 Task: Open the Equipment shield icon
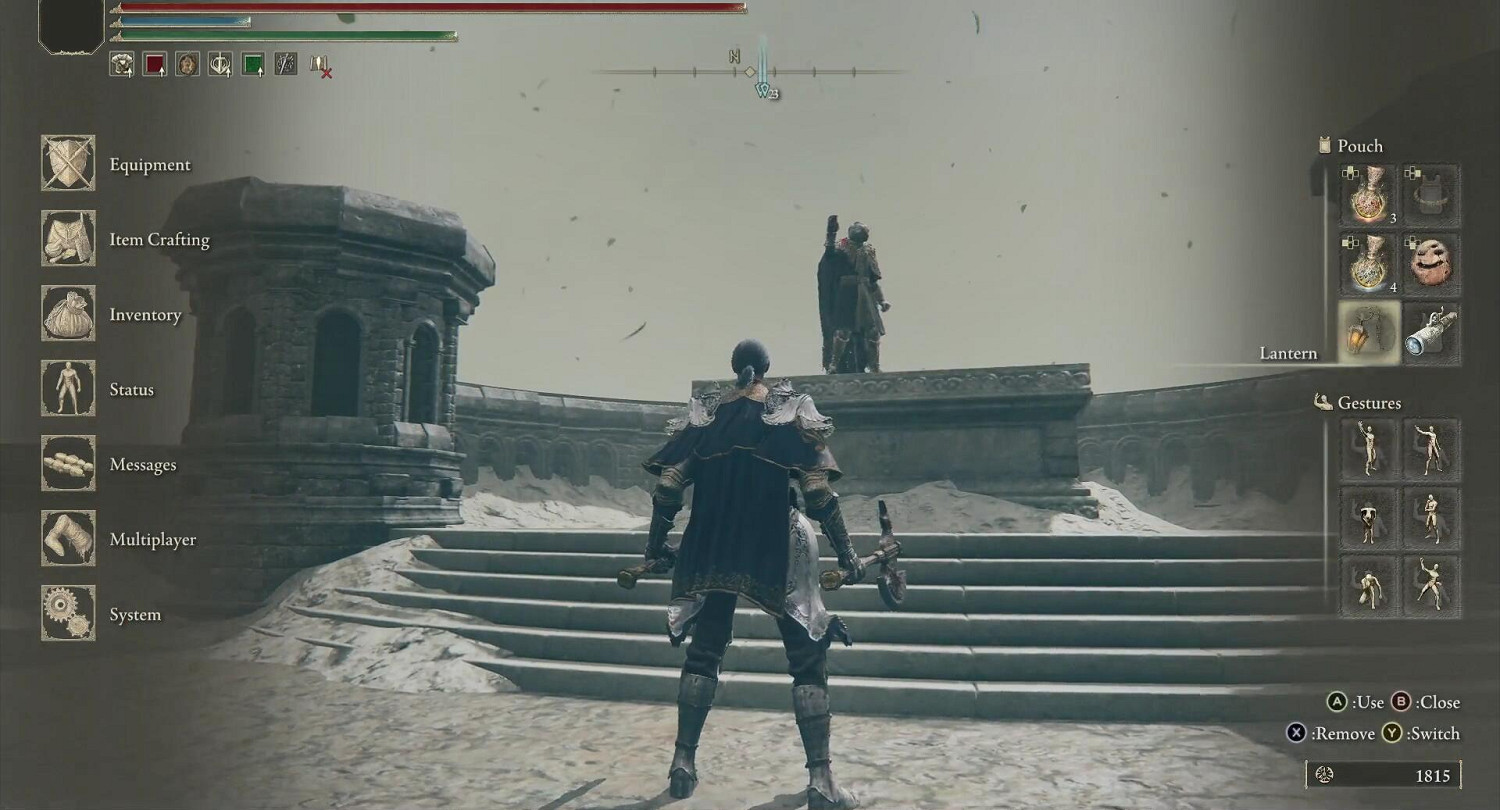point(67,164)
